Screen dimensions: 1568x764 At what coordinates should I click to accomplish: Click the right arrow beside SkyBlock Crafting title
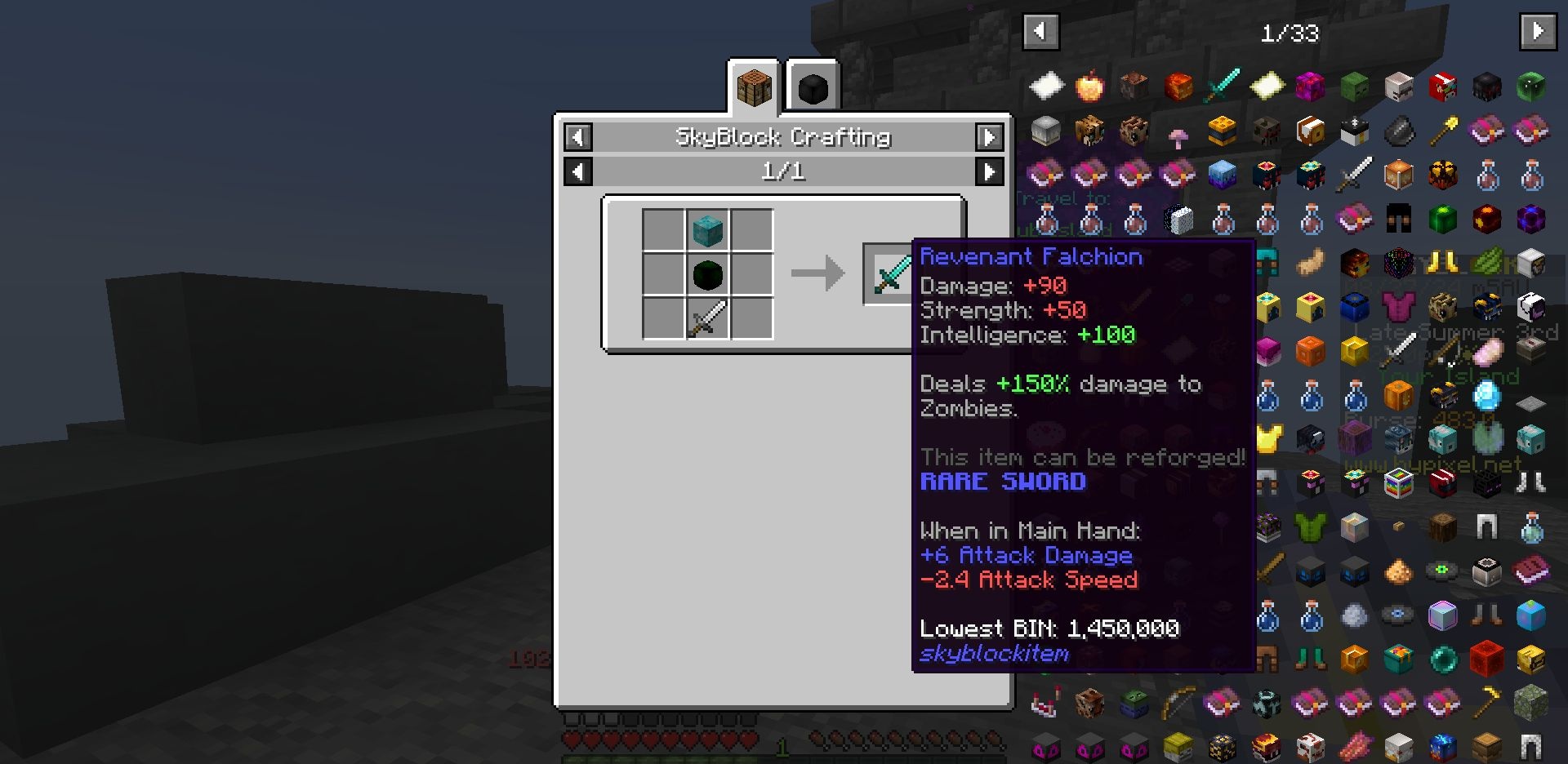click(x=988, y=137)
